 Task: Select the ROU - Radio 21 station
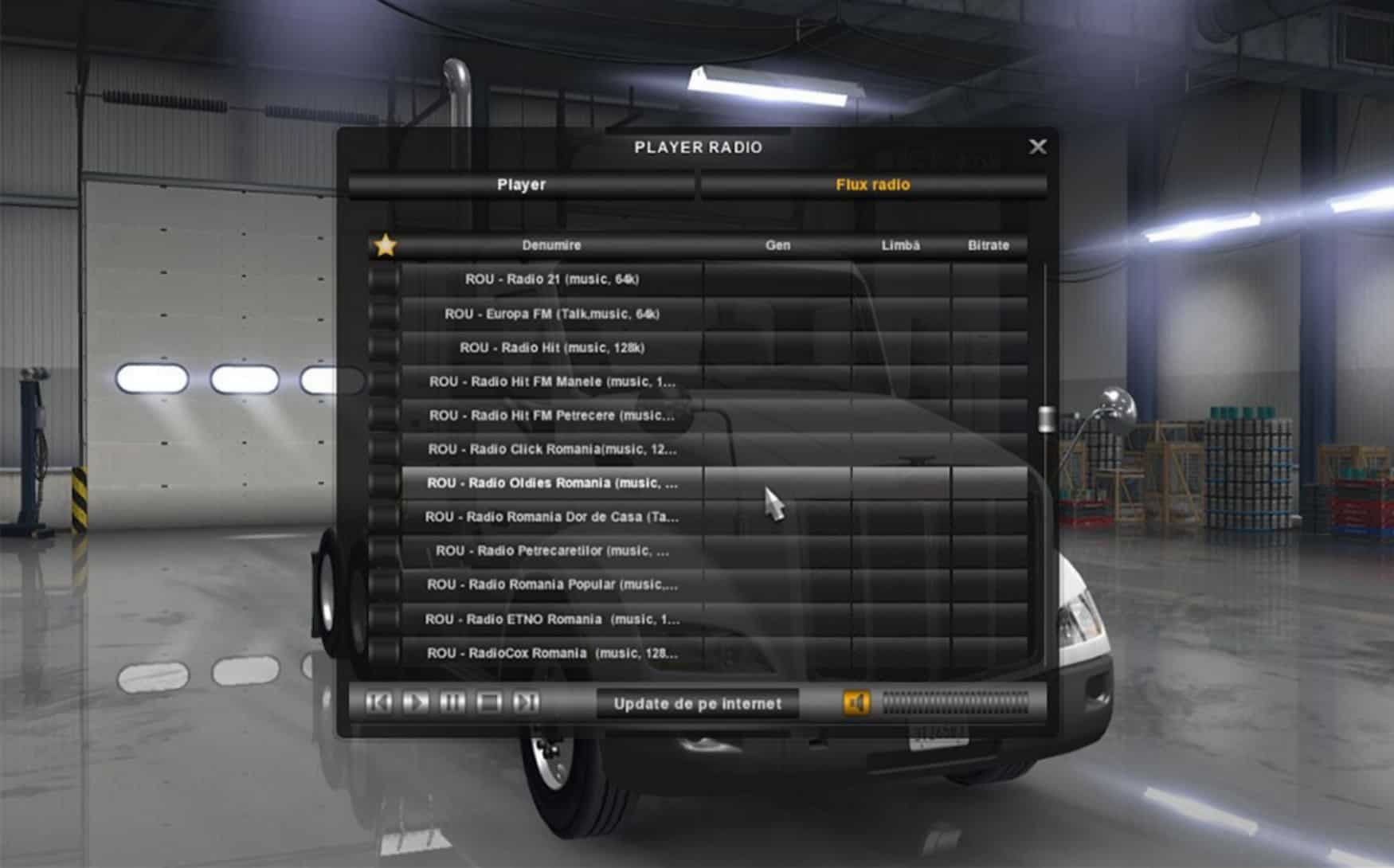tap(551, 280)
